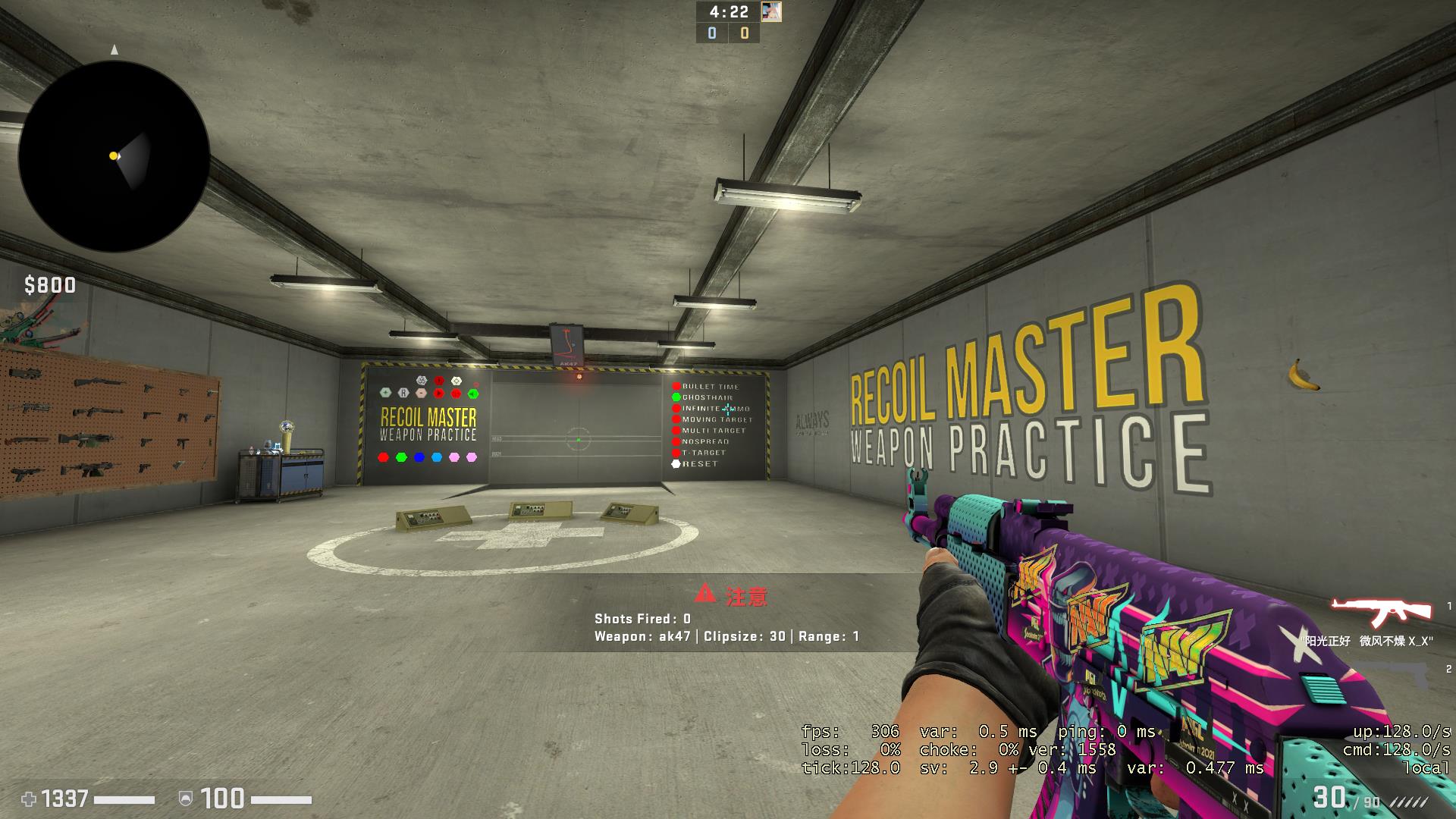Click the white crosshair hexagon icon
This screenshot has width=1456, height=819.
(x=457, y=381)
